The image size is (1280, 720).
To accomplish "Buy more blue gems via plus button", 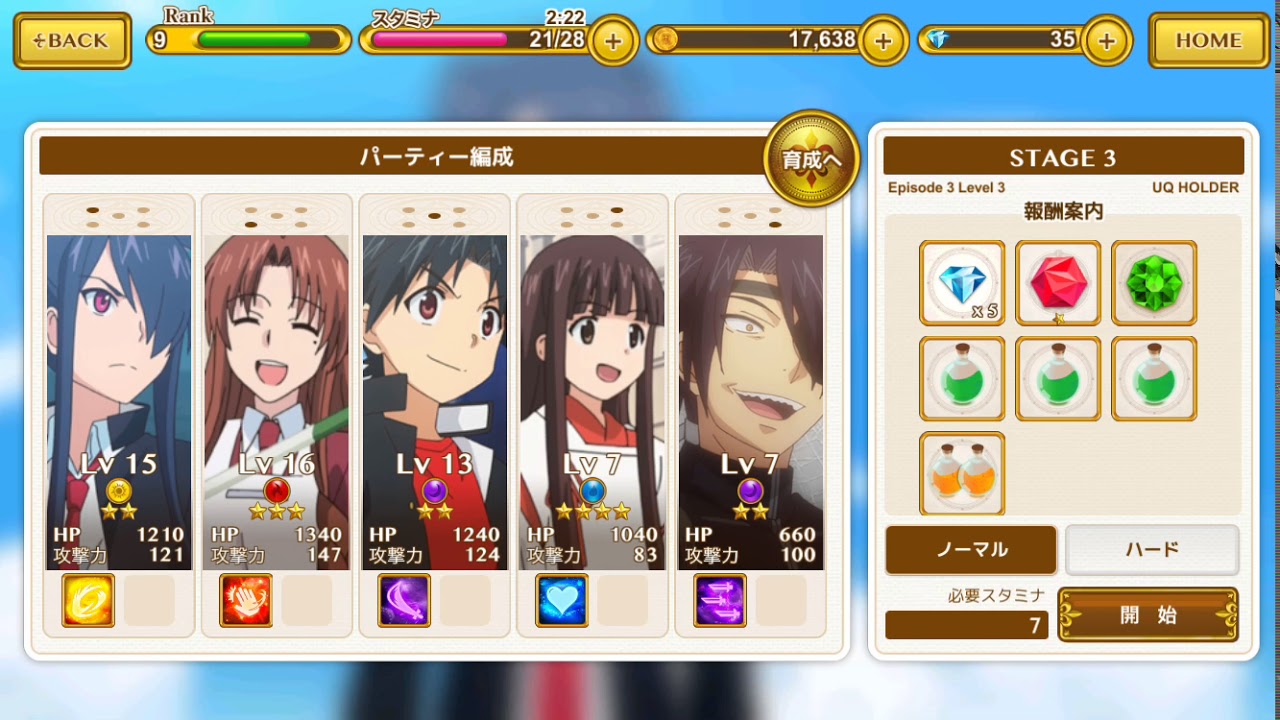I will [1106, 41].
